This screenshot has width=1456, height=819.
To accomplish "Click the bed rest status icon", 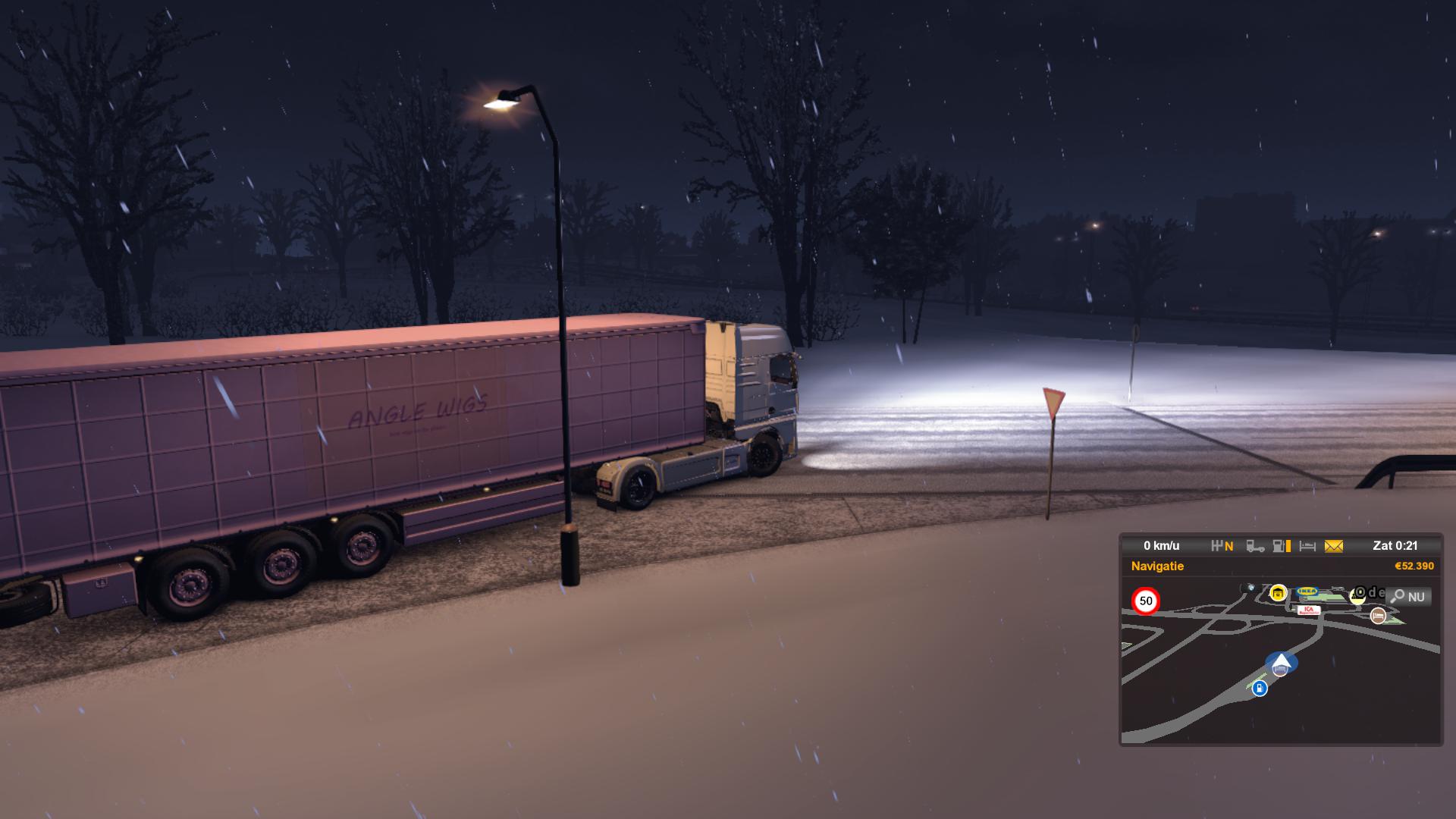I will click(x=1307, y=546).
